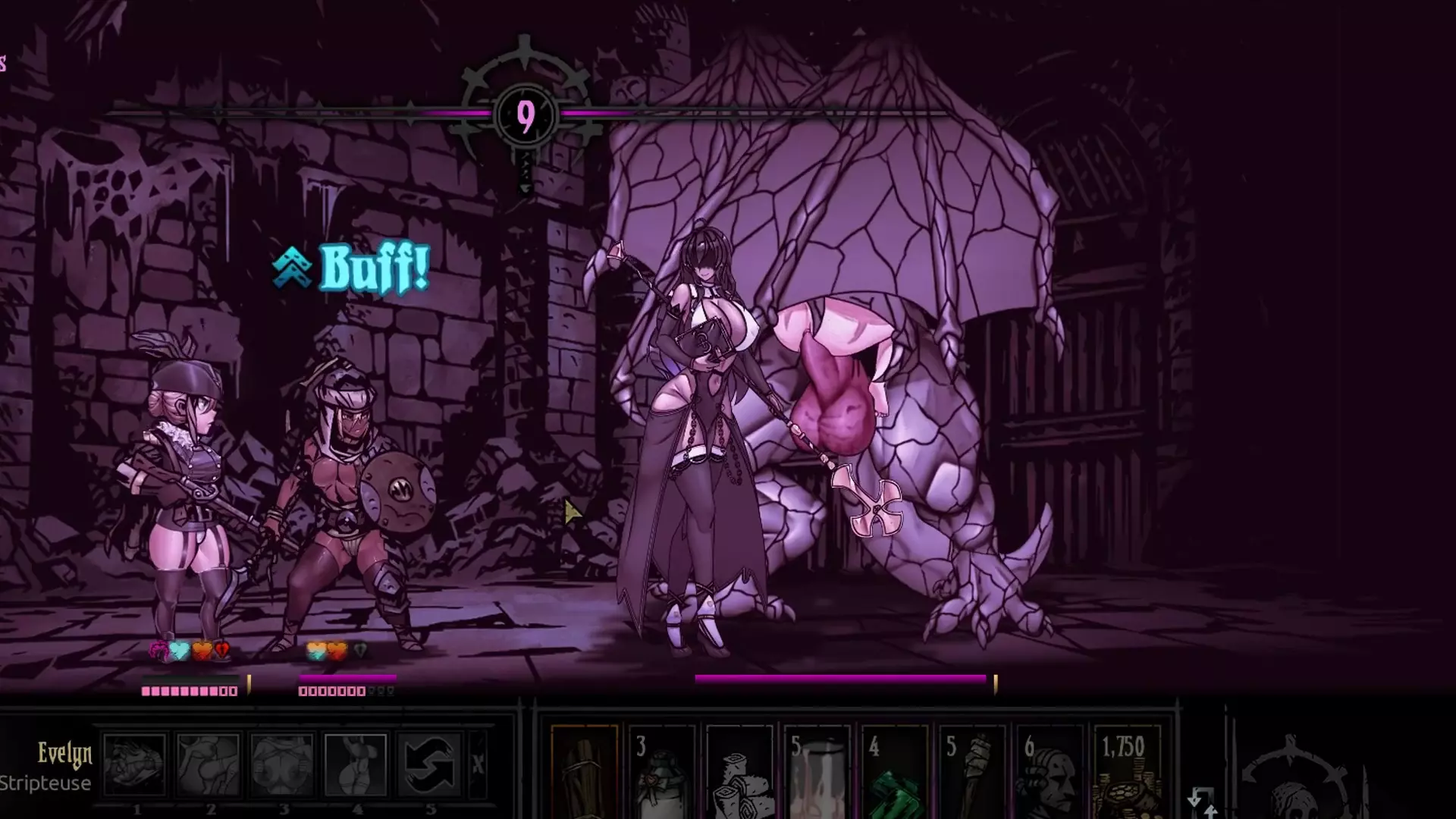
Task: Use the fourth skill, highlighted in the bar
Action: pyautogui.click(x=356, y=764)
